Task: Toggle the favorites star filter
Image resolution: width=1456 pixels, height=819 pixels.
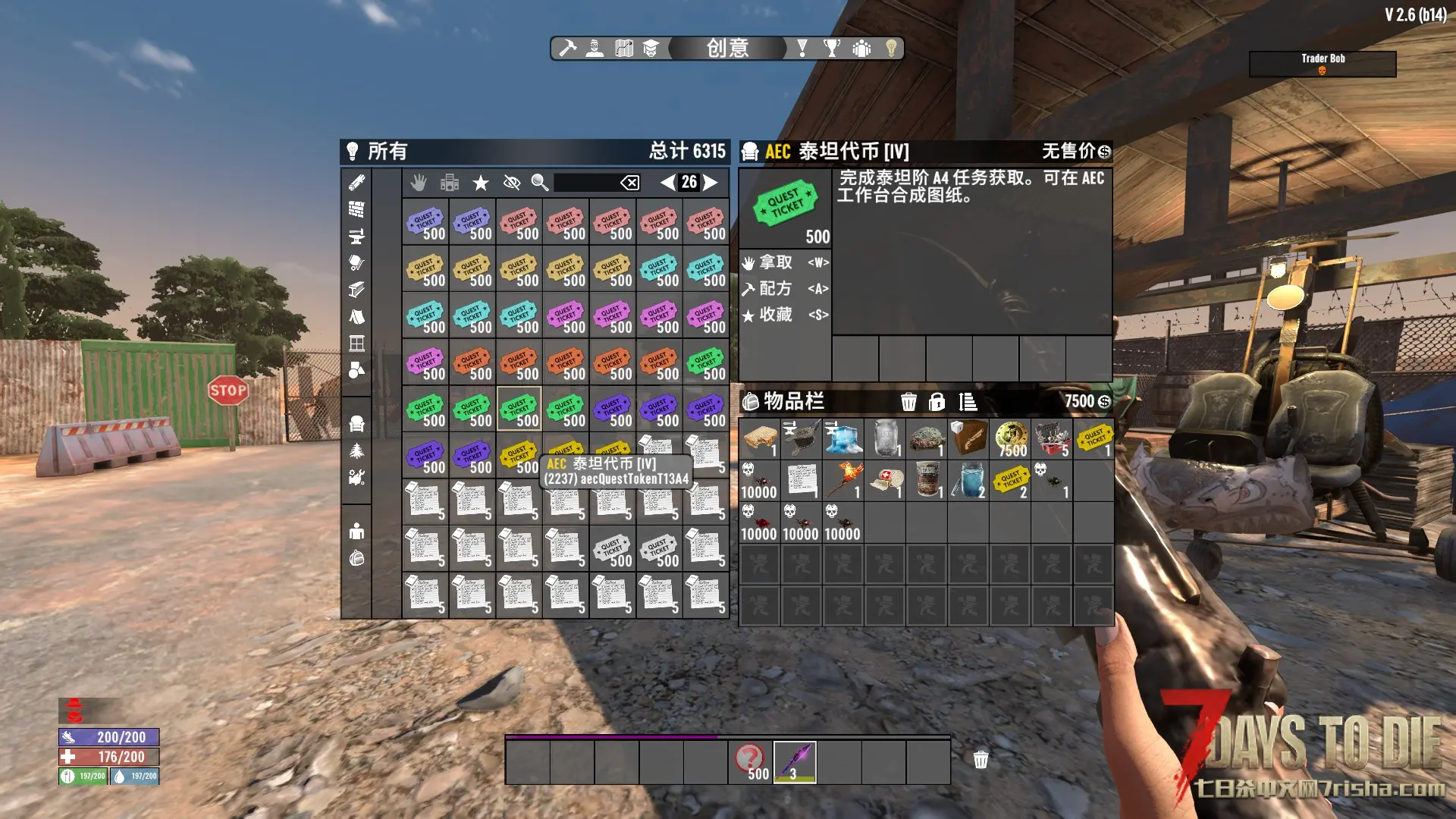Action: (x=481, y=183)
